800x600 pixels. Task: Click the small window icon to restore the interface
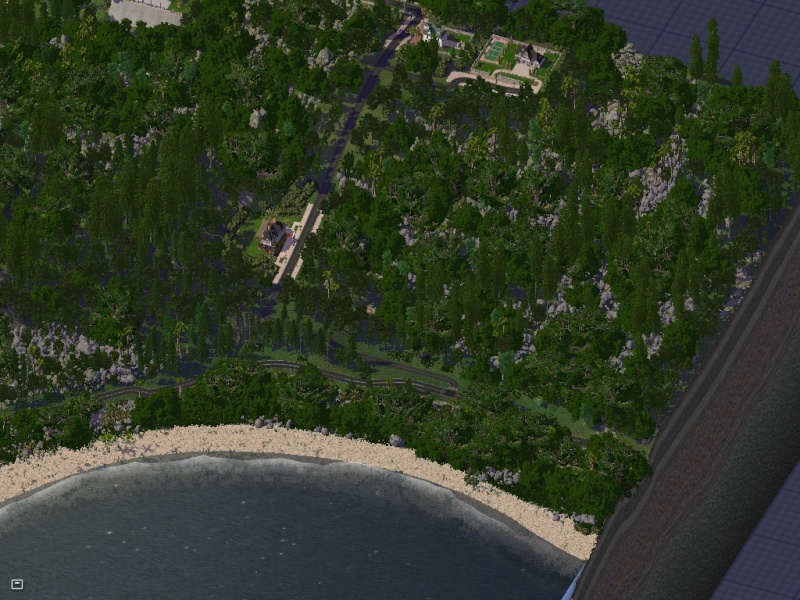click(17, 584)
